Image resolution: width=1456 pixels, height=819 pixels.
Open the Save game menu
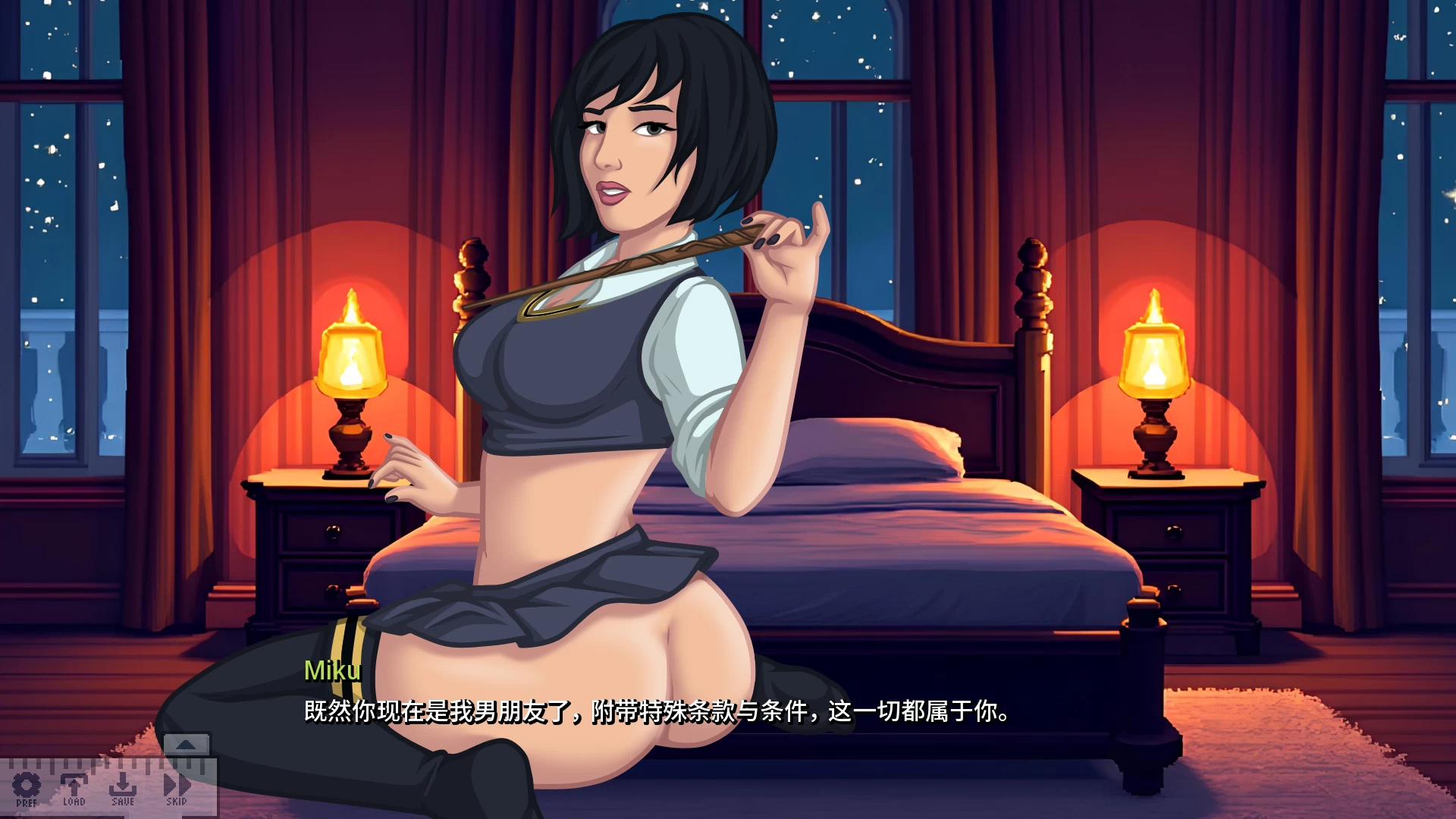click(x=122, y=788)
